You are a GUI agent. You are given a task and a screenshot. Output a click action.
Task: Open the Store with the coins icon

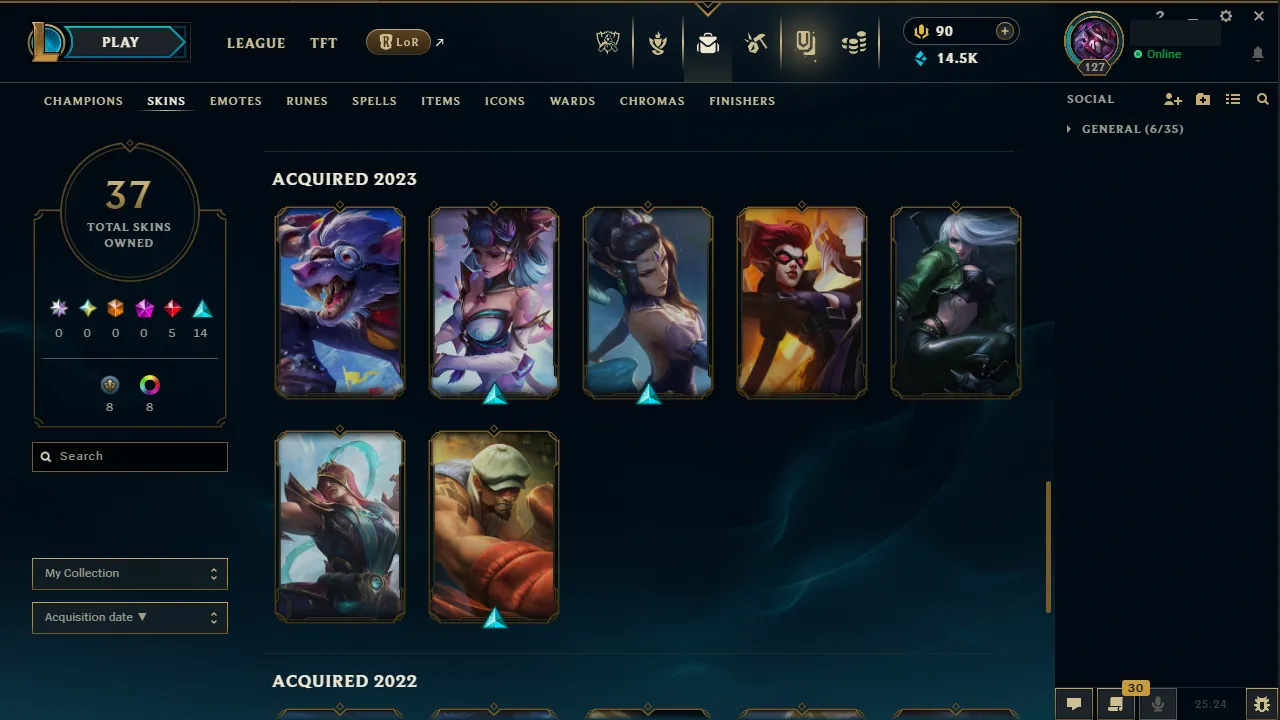pyautogui.click(x=854, y=43)
